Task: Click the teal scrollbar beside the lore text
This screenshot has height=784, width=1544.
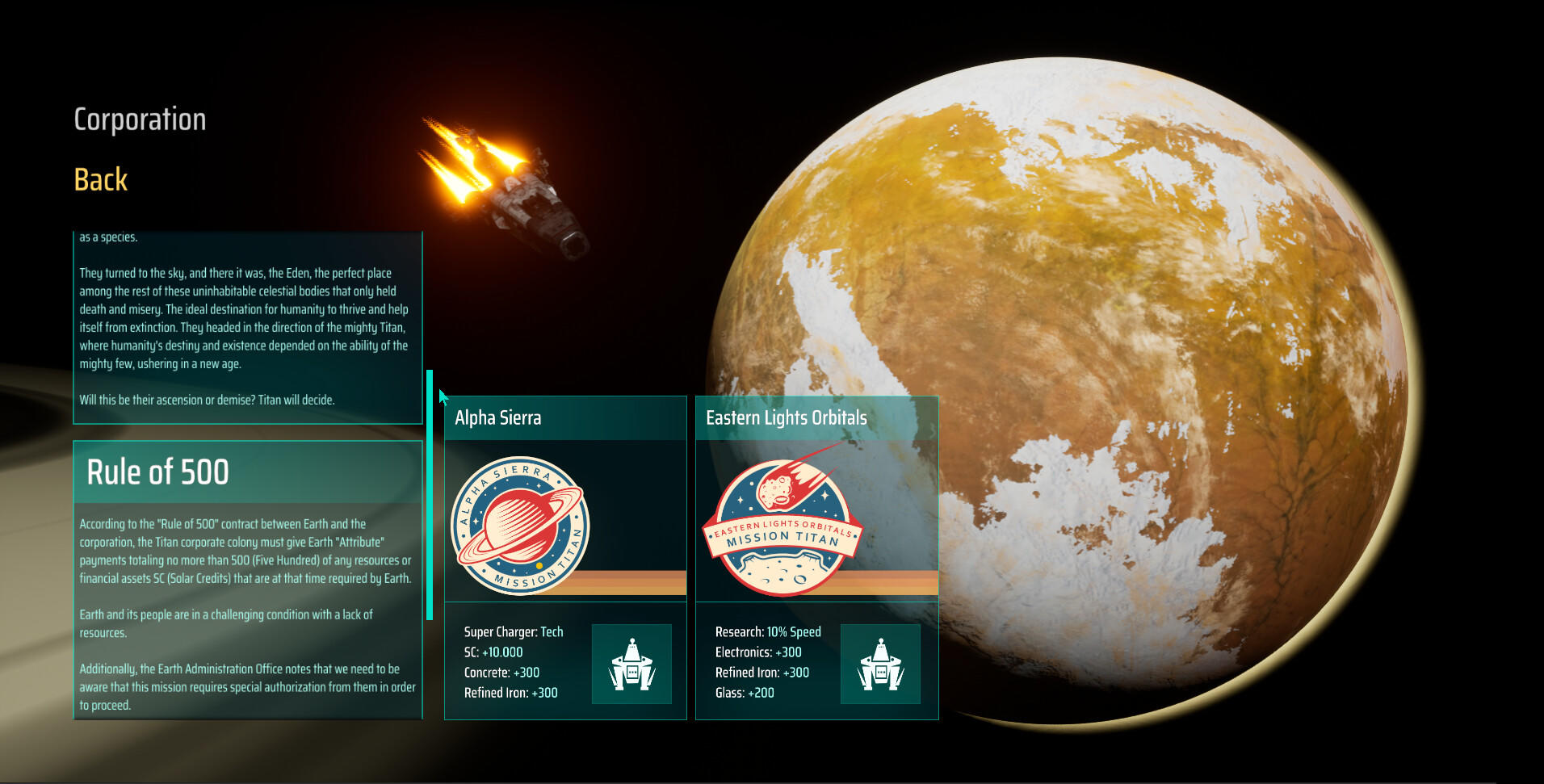Action: tap(430, 494)
